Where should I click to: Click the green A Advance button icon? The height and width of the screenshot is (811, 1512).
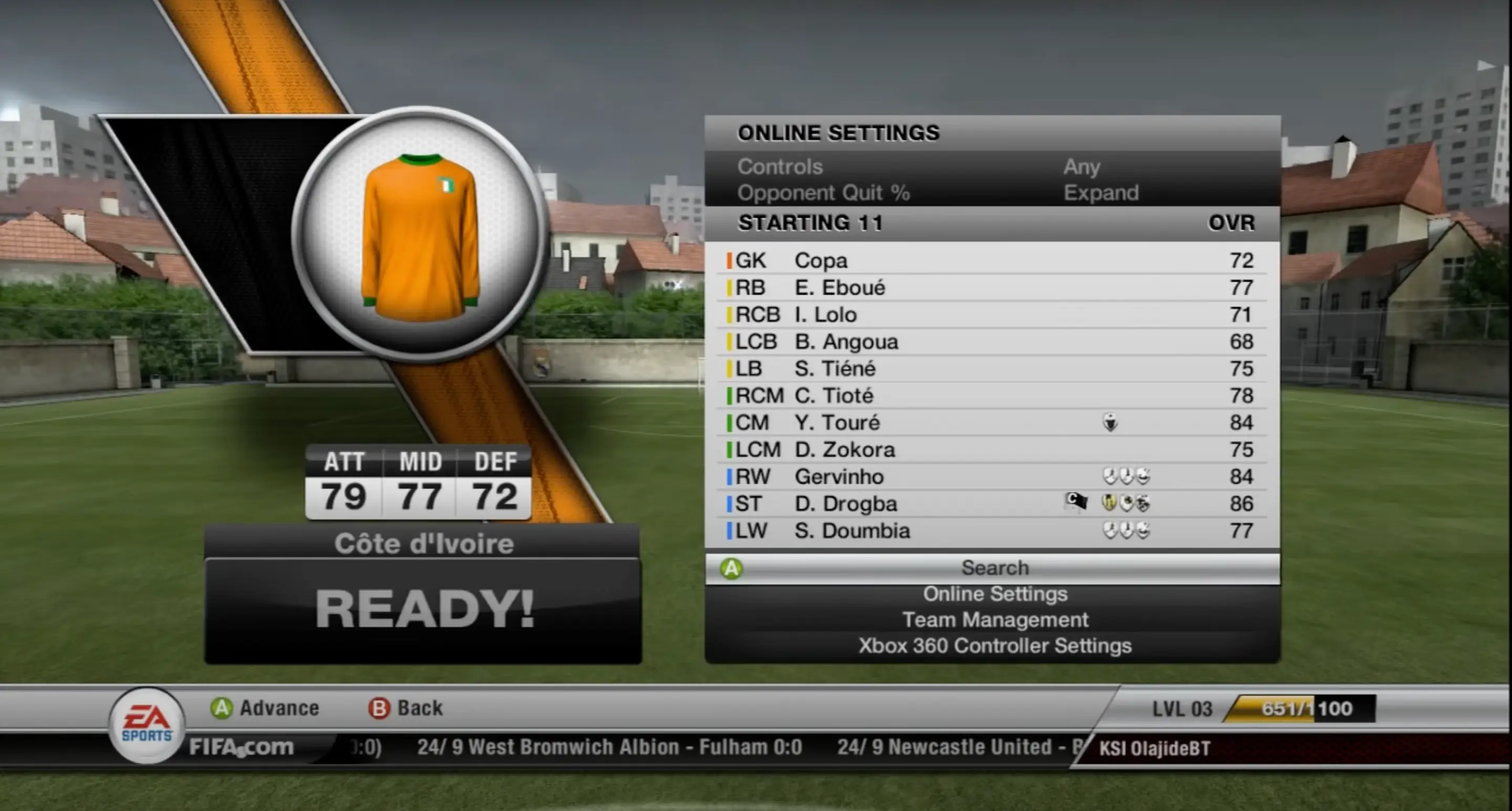(x=221, y=708)
